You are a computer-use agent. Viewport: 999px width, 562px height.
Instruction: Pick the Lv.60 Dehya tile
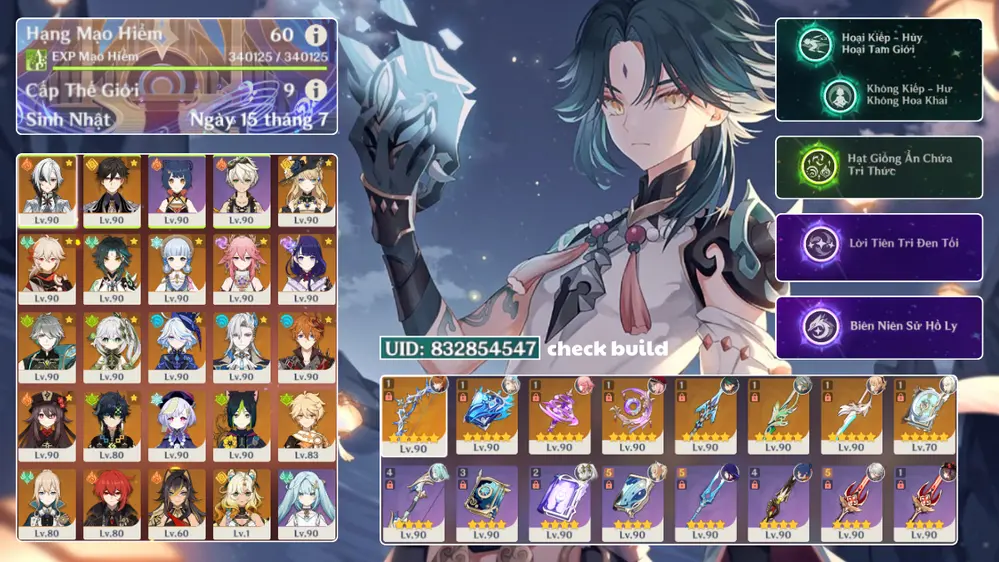pyautogui.click(x=178, y=503)
